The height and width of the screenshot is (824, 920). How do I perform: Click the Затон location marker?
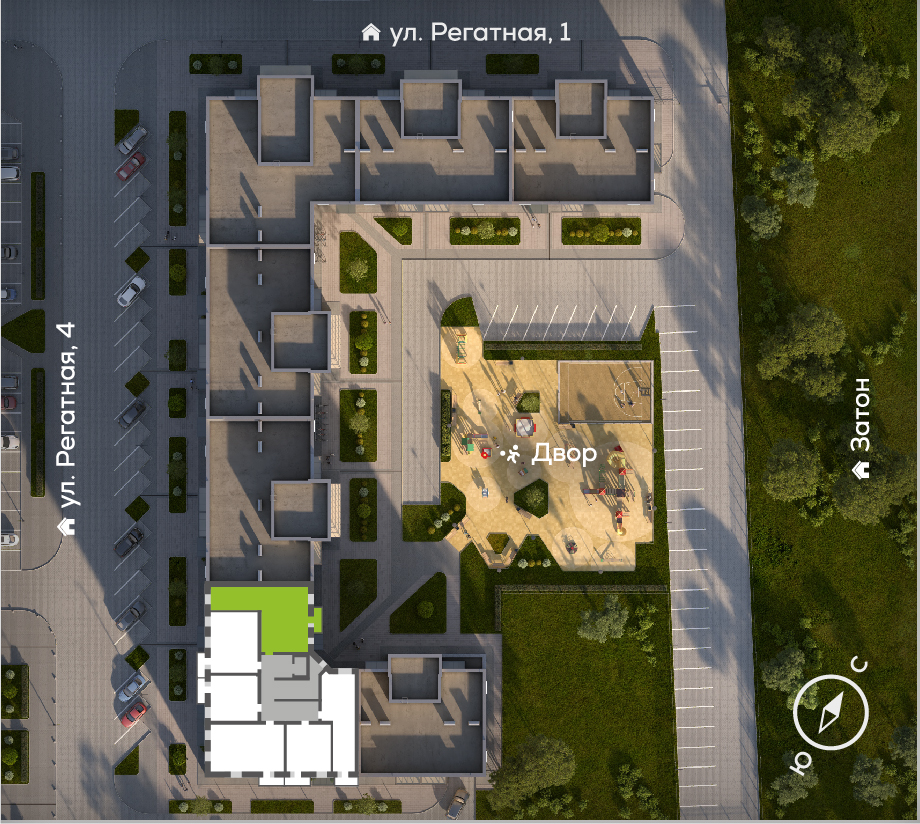[861, 428]
